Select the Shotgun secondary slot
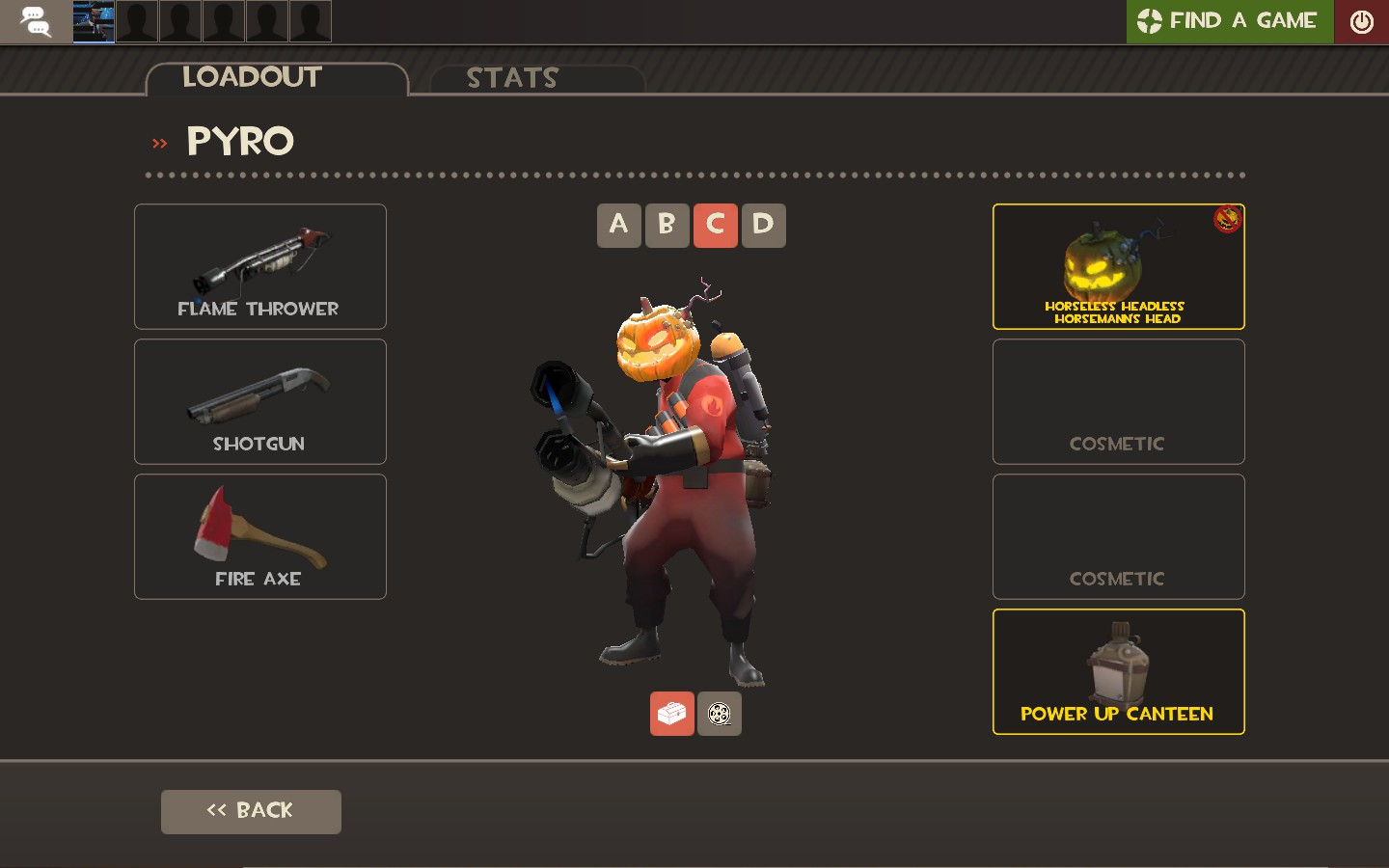The height and width of the screenshot is (868, 1389). (259, 401)
